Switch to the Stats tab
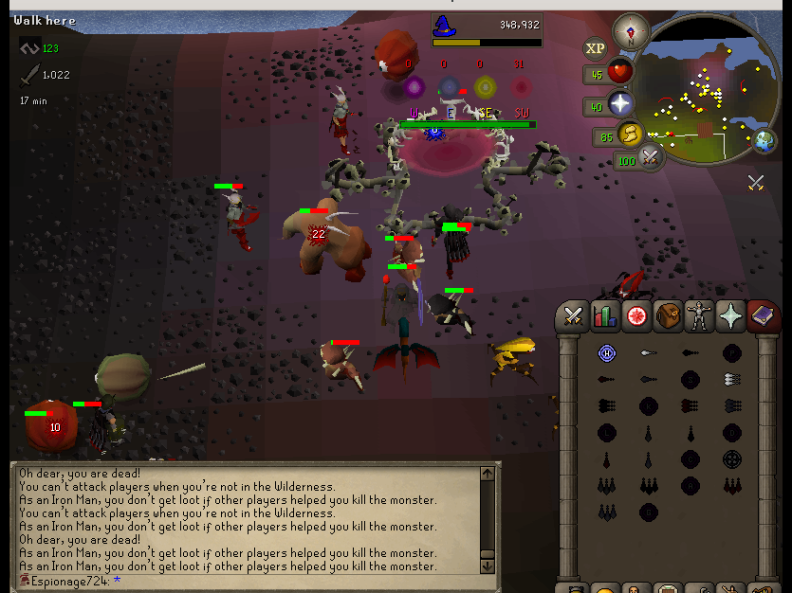Image resolution: width=792 pixels, height=593 pixels. [604, 317]
